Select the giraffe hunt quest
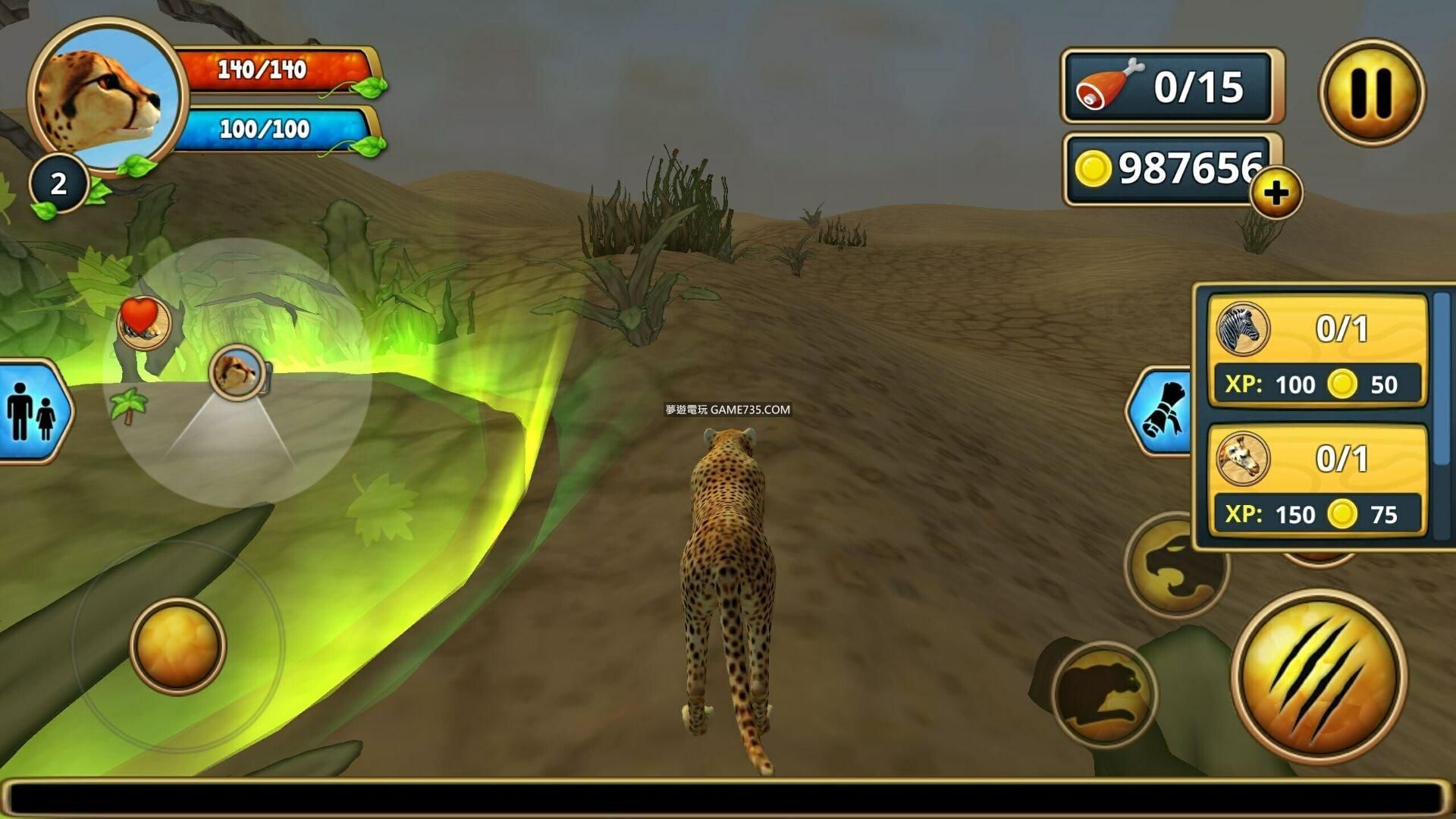Viewport: 1456px width, 819px height. pos(1316,482)
